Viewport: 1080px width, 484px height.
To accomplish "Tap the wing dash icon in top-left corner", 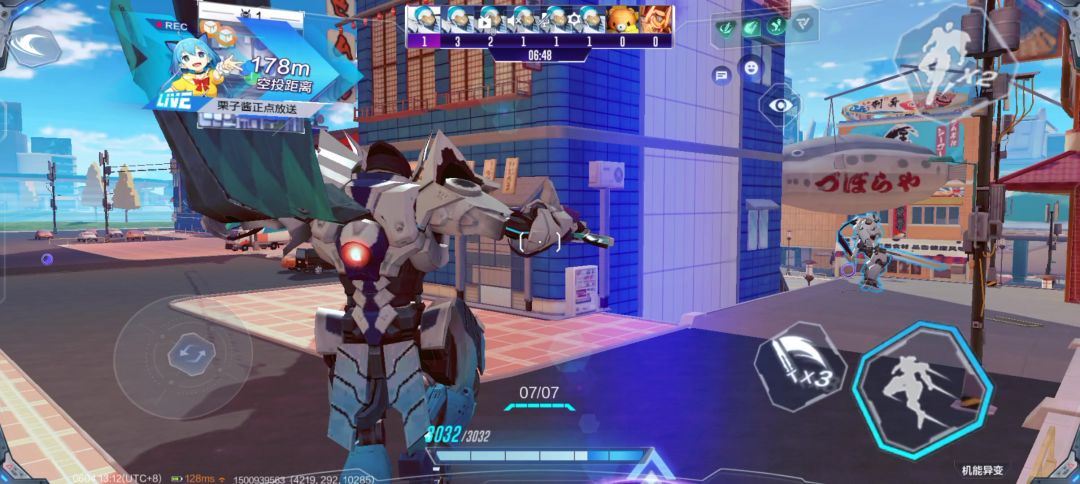I will 34,45.
